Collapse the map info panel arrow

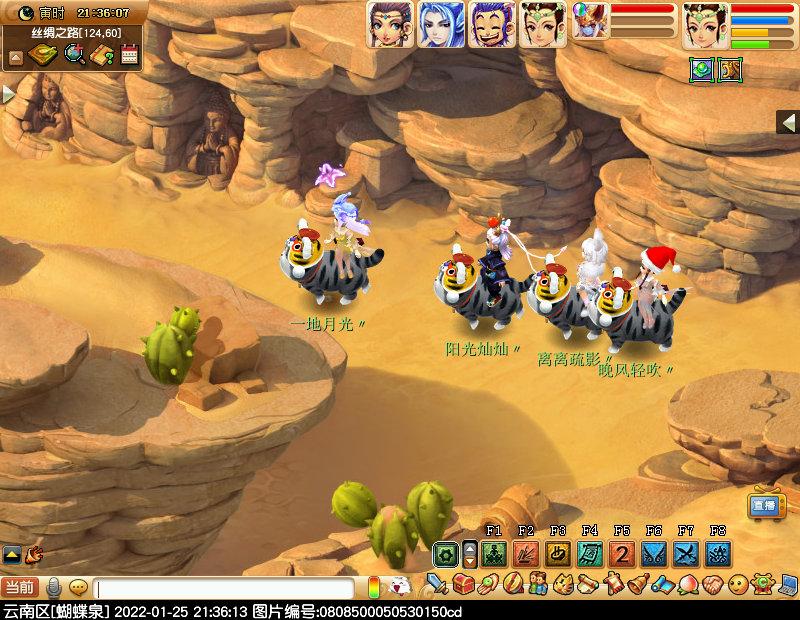point(16,57)
